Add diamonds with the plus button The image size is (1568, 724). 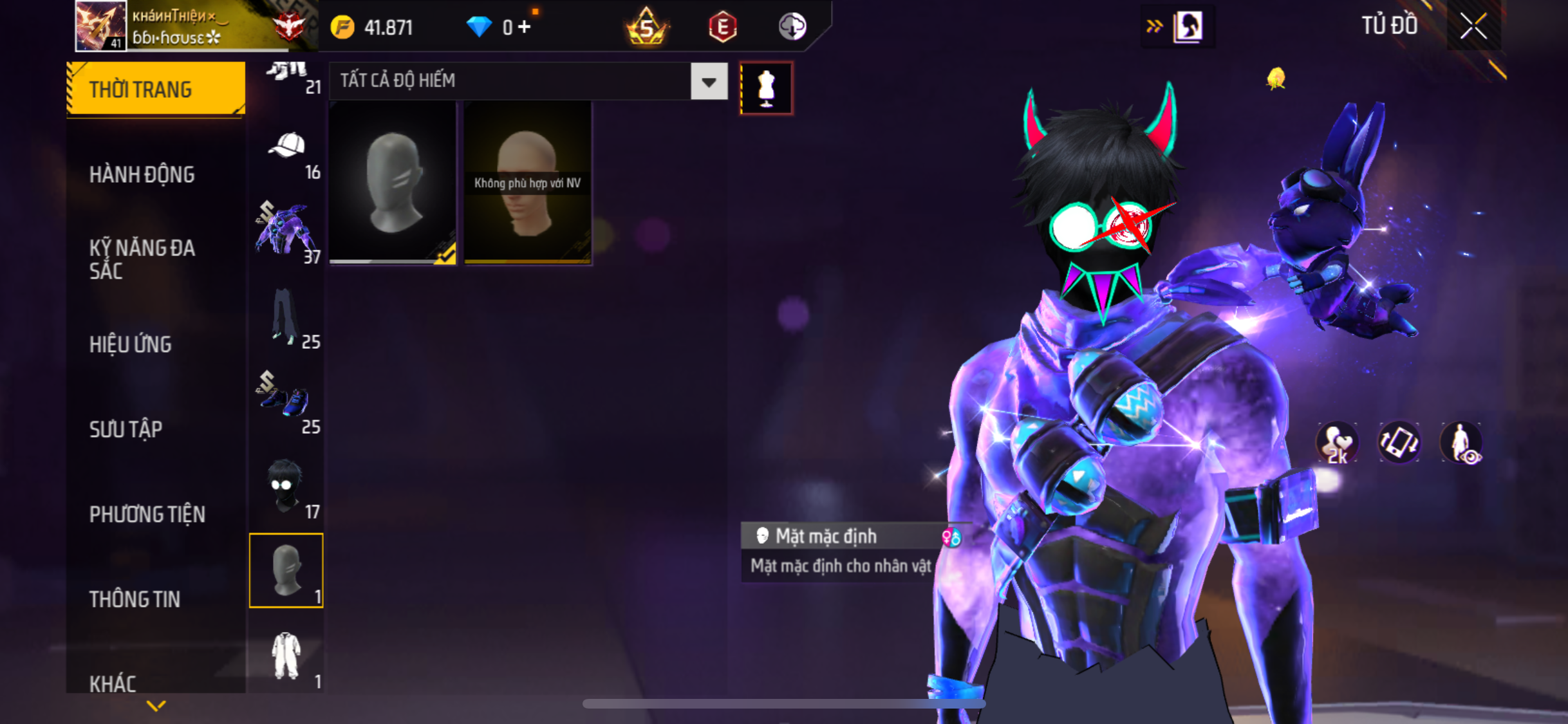tap(525, 27)
